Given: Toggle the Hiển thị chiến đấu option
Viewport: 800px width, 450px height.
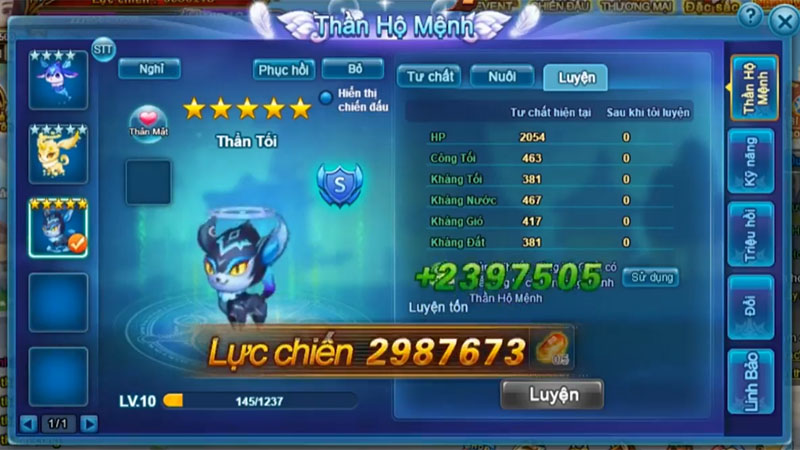Looking at the screenshot, I should (x=326, y=98).
